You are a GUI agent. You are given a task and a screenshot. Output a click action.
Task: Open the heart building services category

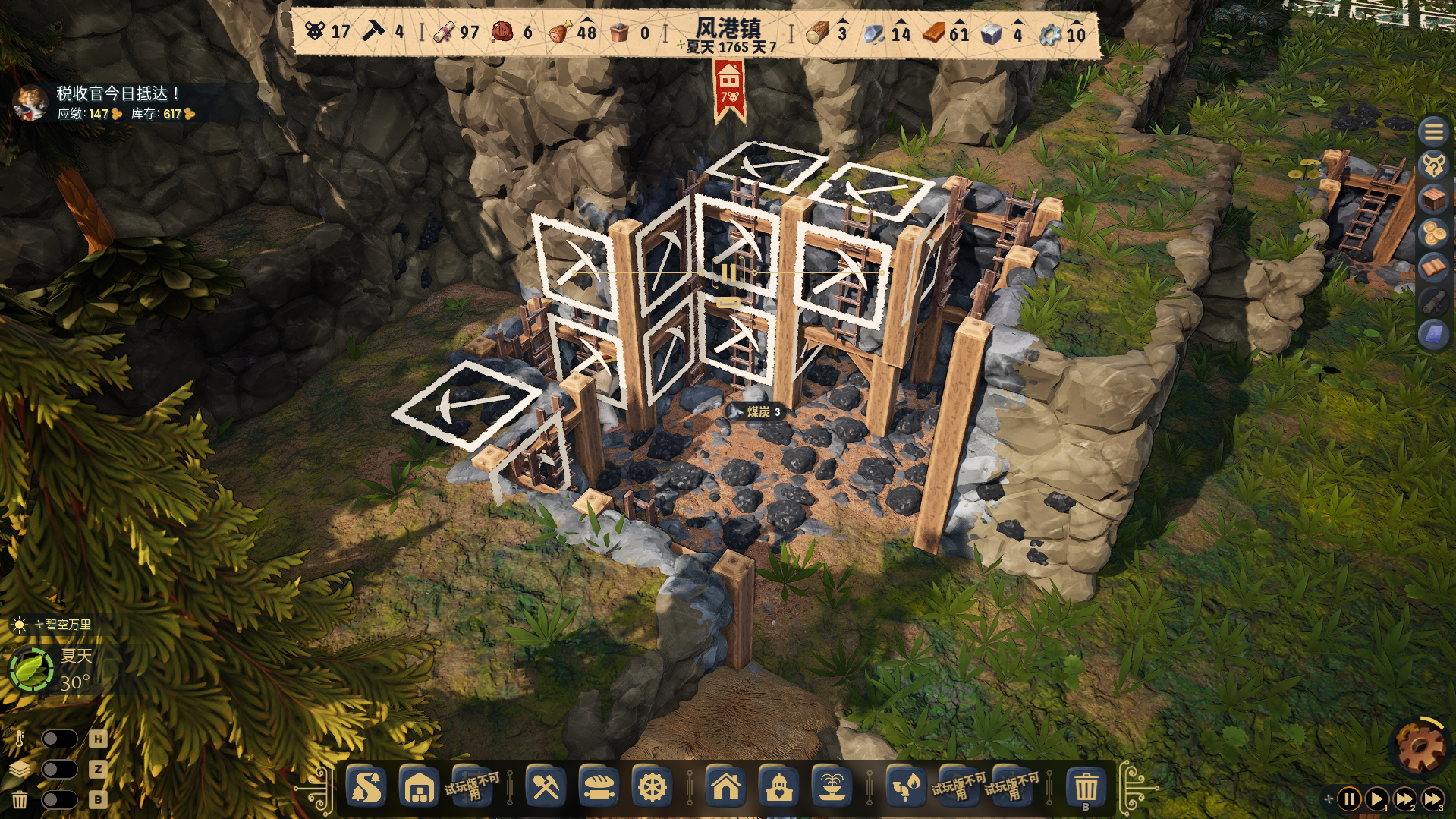(x=779, y=787)
